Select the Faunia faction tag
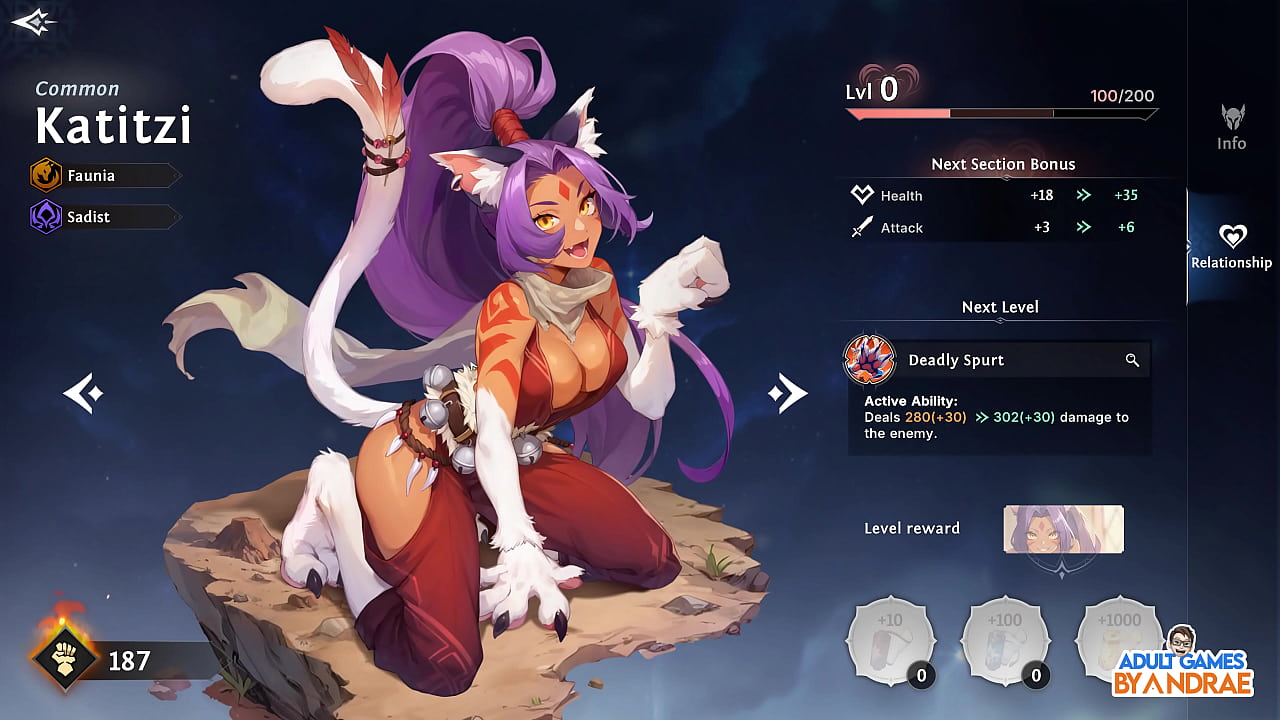Viewport: 1280px width, 720px height. [104, 176]
